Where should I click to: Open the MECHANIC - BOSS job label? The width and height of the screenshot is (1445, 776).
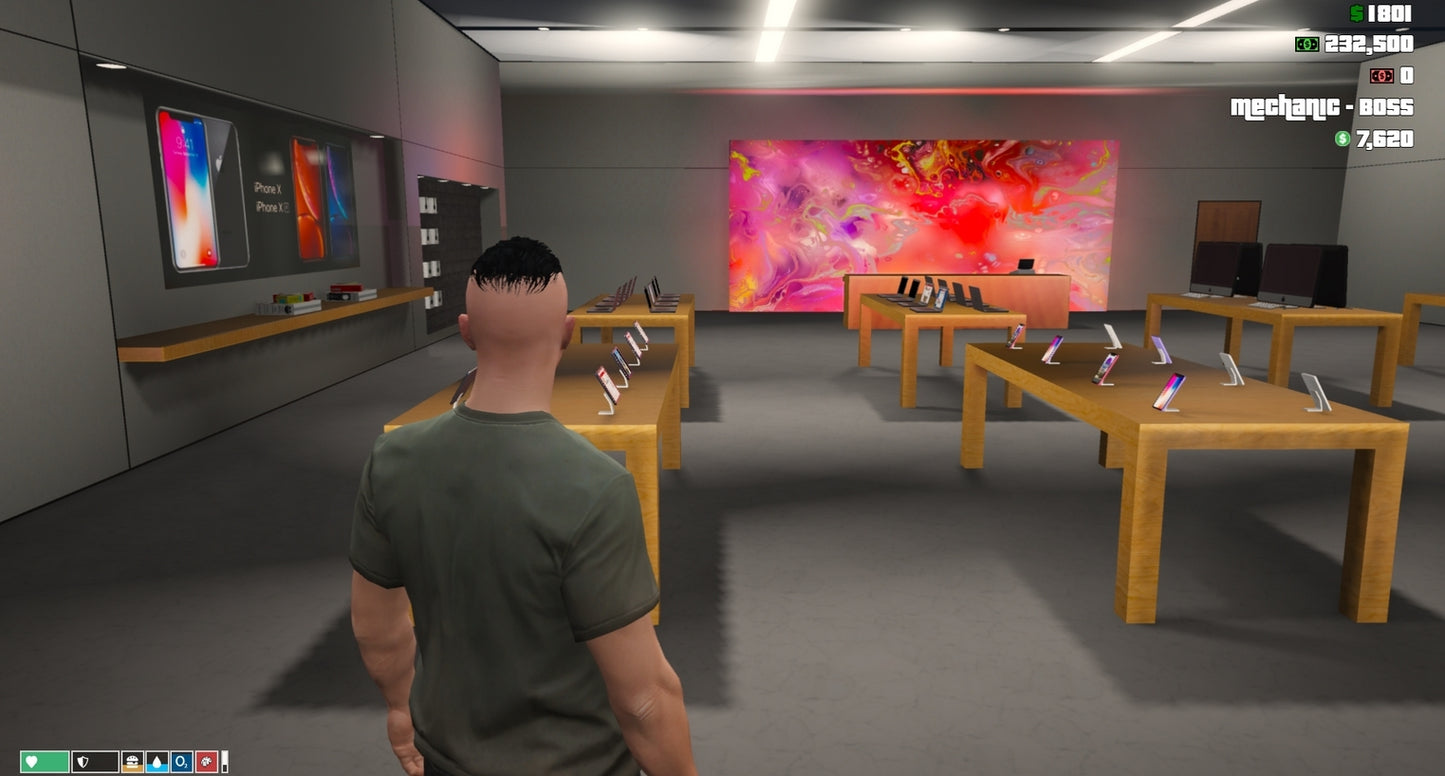[x=1320, y=107]
